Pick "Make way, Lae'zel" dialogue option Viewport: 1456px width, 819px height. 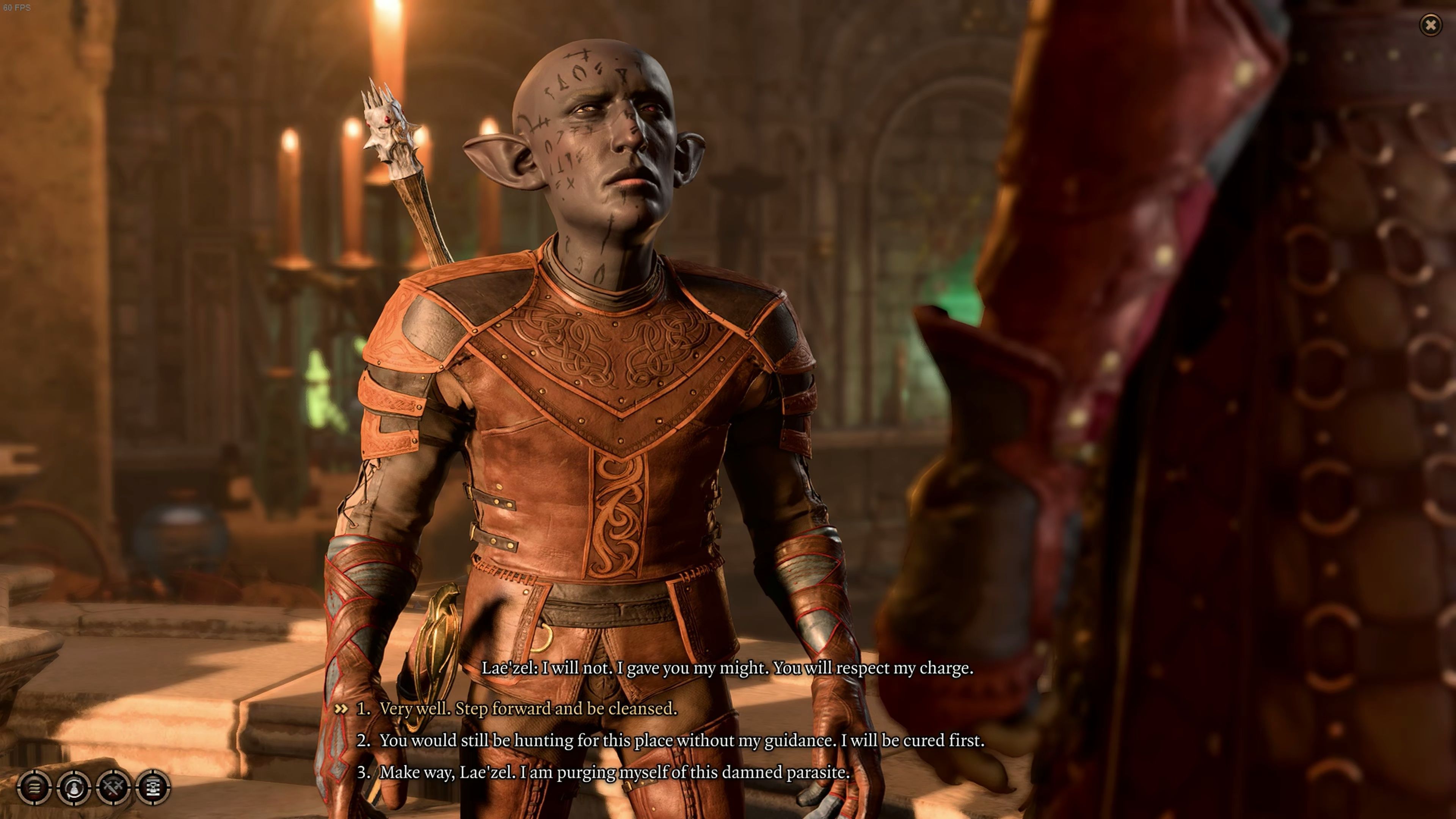pos(614,772)
